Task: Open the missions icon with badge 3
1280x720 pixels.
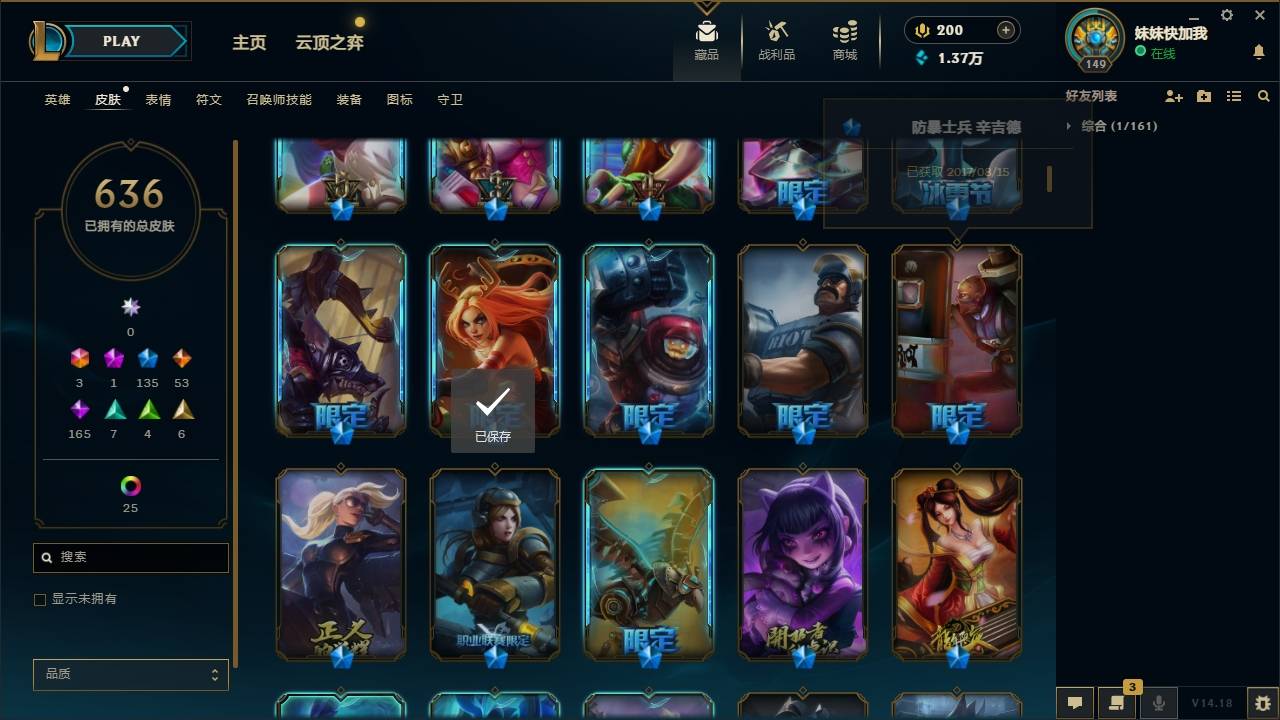Action: point(1117,704)
